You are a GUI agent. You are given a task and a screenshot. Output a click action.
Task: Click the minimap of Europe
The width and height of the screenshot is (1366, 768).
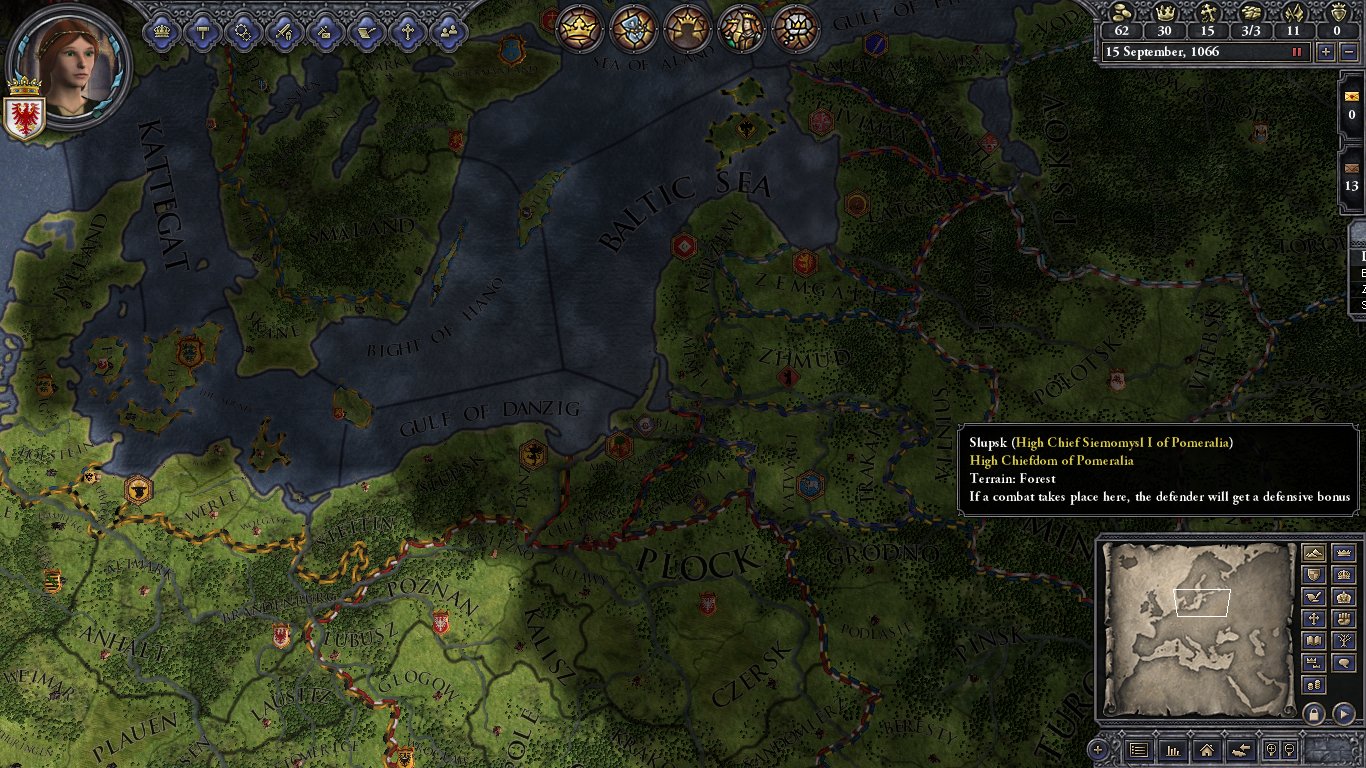pyautogui.click(x=1198, y=626)
